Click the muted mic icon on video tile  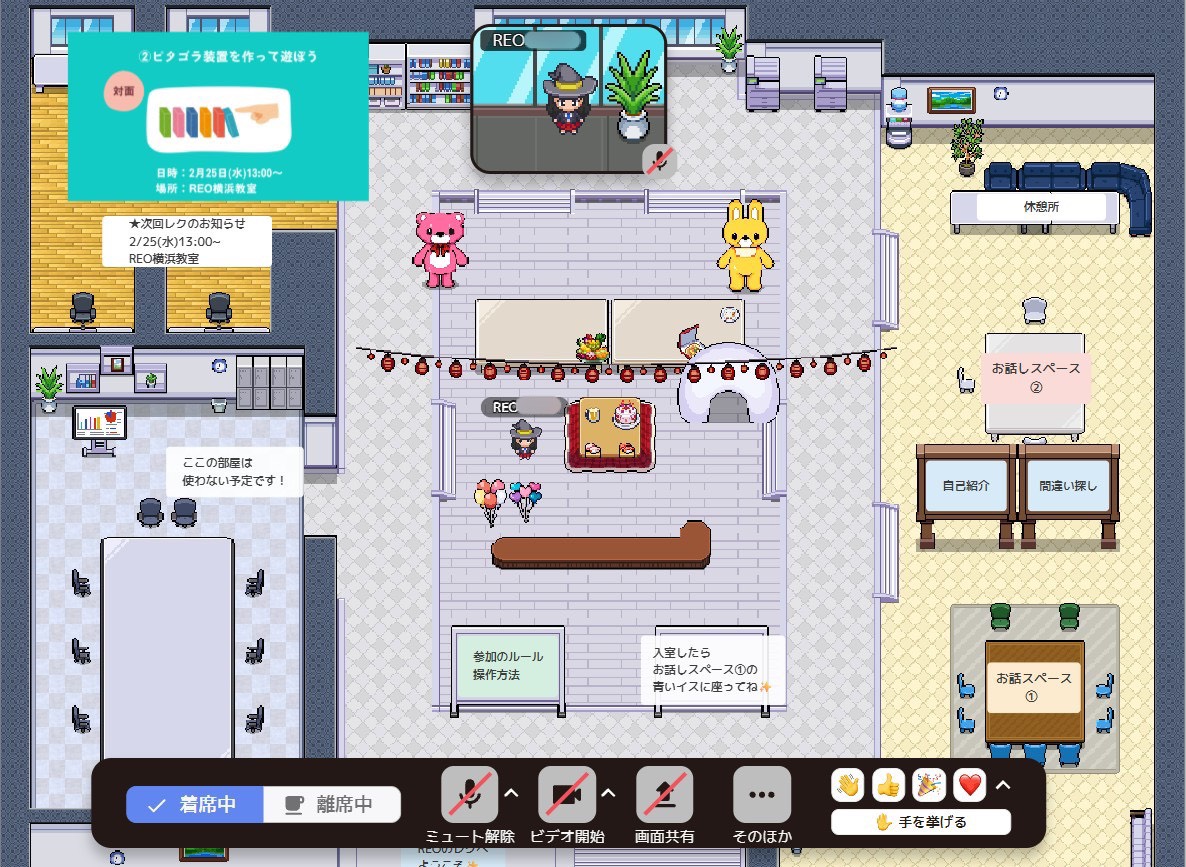pyautogui.click(x=658, y=159)
